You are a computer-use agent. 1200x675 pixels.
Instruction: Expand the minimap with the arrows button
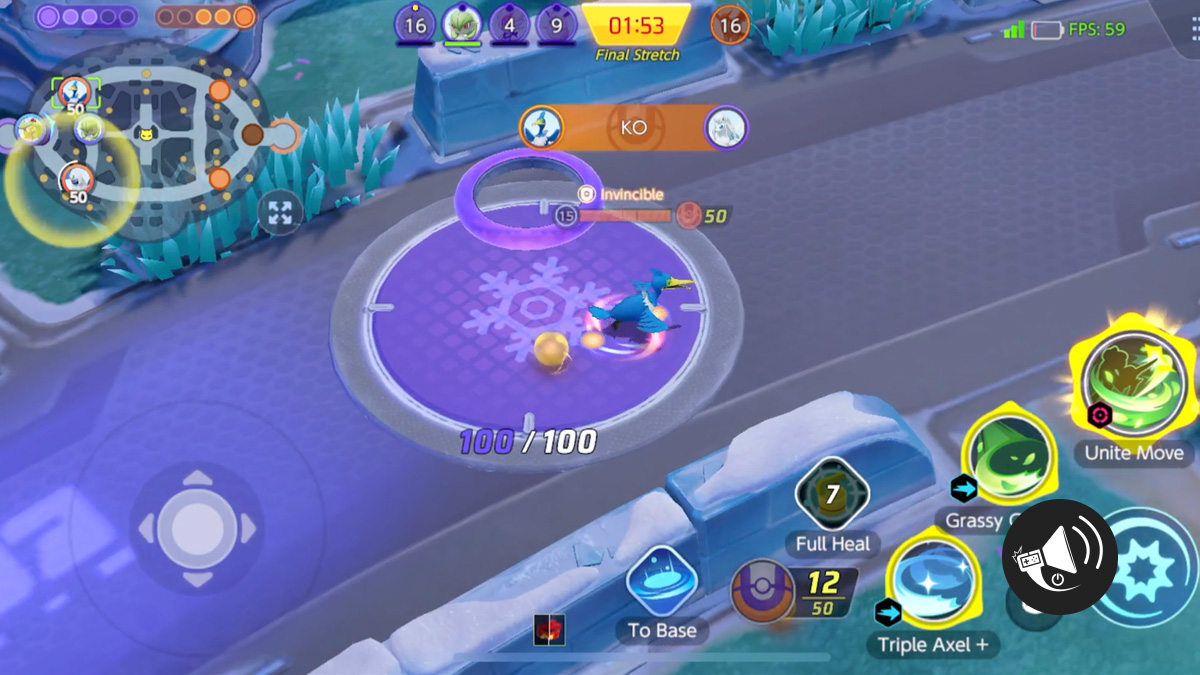(280, 212)
